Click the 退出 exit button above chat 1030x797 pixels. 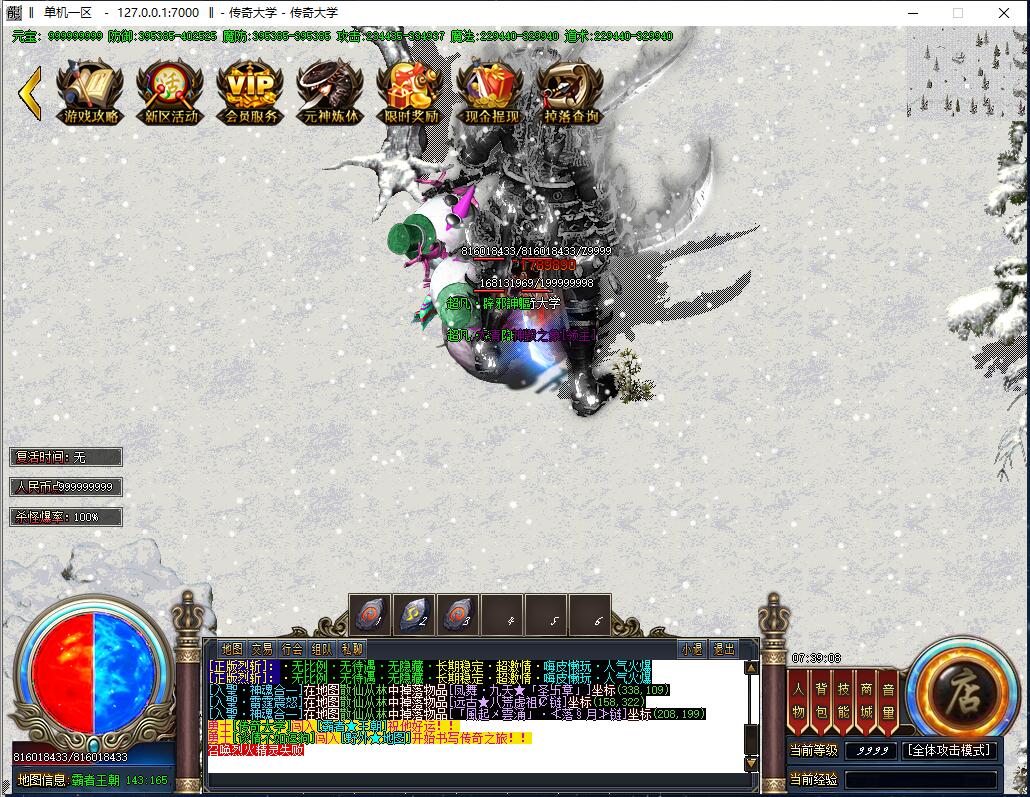coord(722,648)
